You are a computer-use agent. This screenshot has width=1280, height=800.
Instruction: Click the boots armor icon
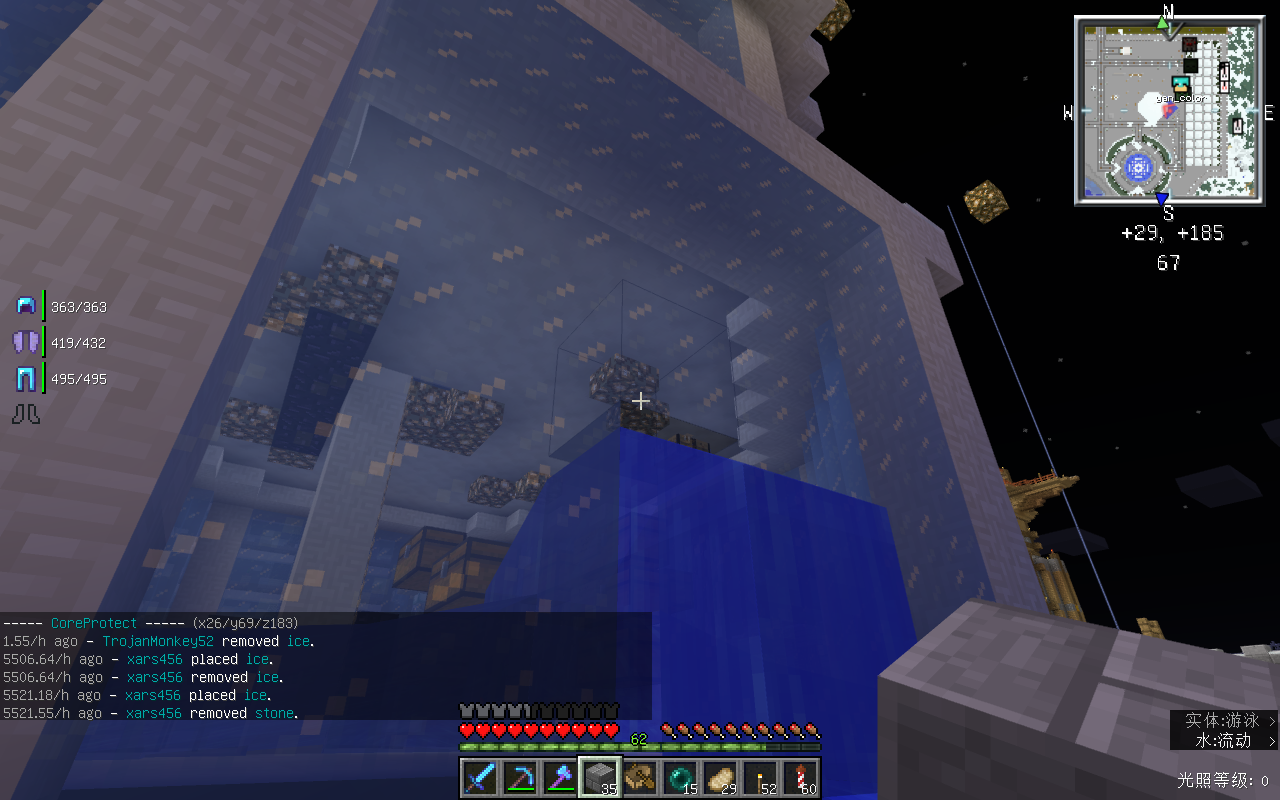(x=26, y=414)
